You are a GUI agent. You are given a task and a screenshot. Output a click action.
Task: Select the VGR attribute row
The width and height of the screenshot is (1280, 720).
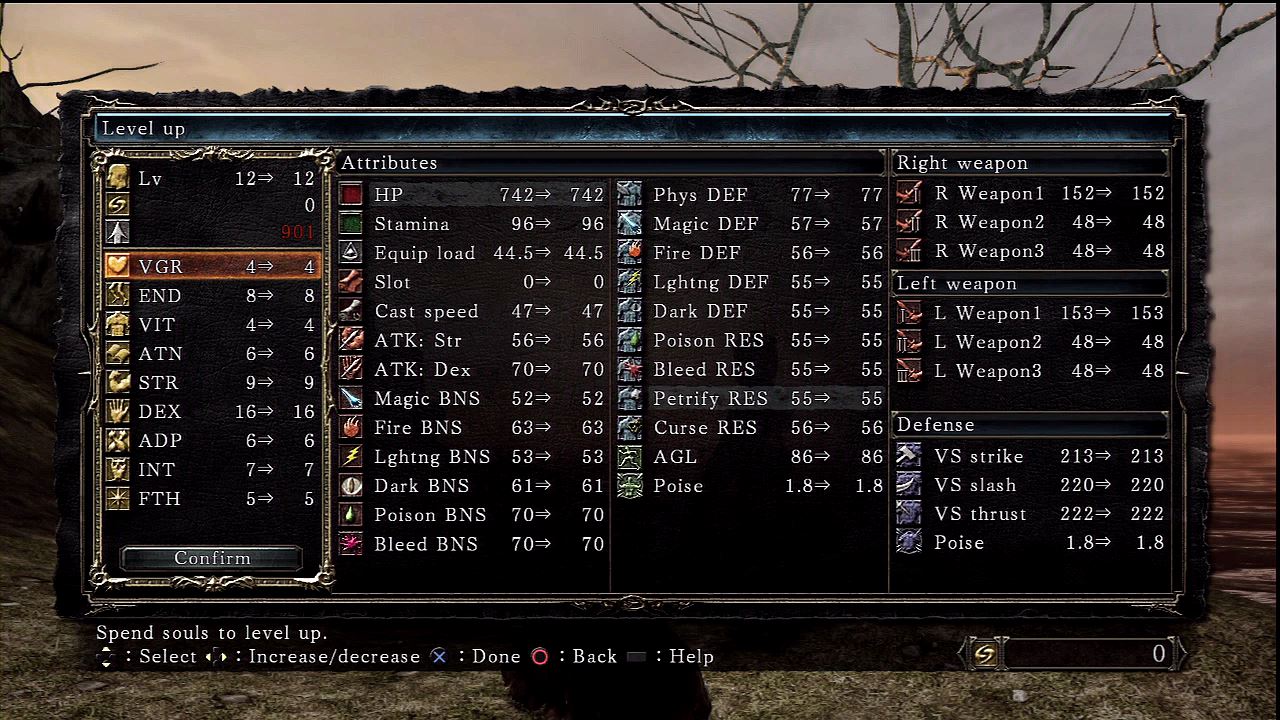pos(211,267)
